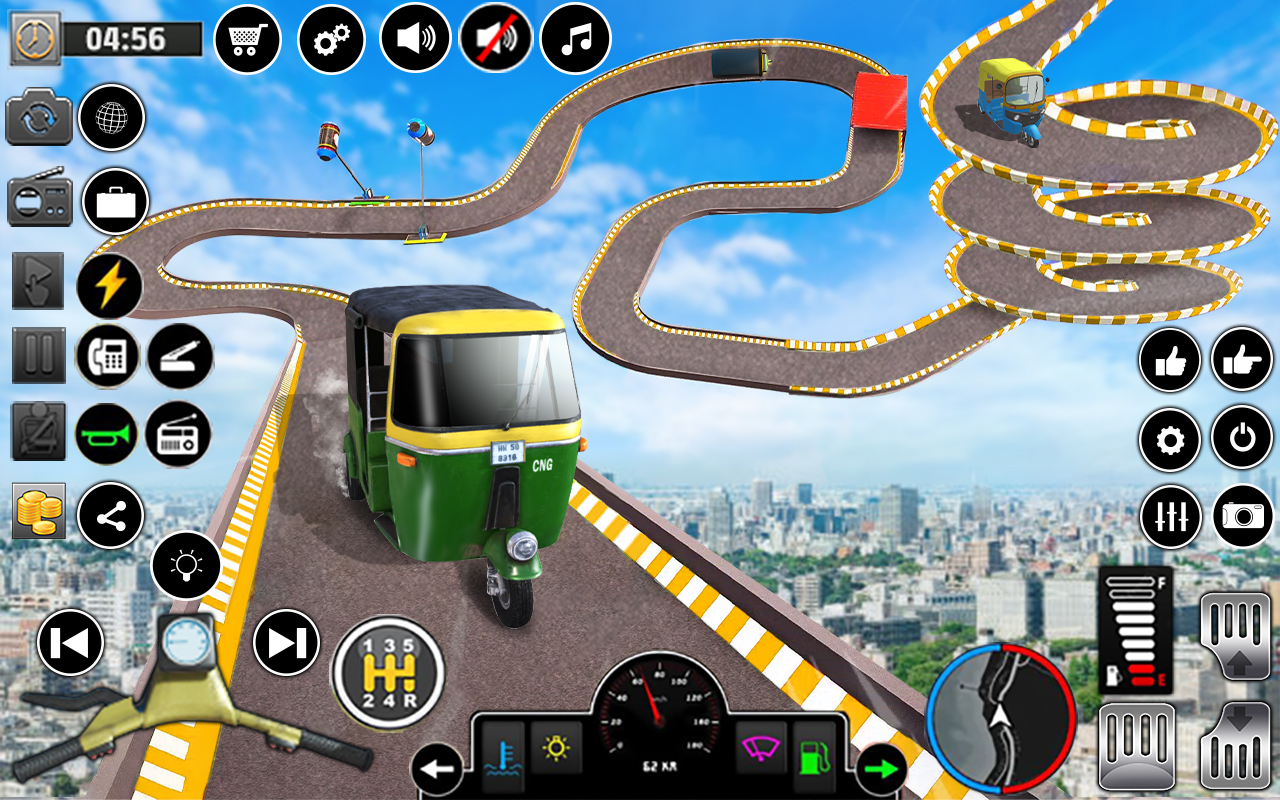Select the phone icon
The image size is (1280, 800).
109,356
